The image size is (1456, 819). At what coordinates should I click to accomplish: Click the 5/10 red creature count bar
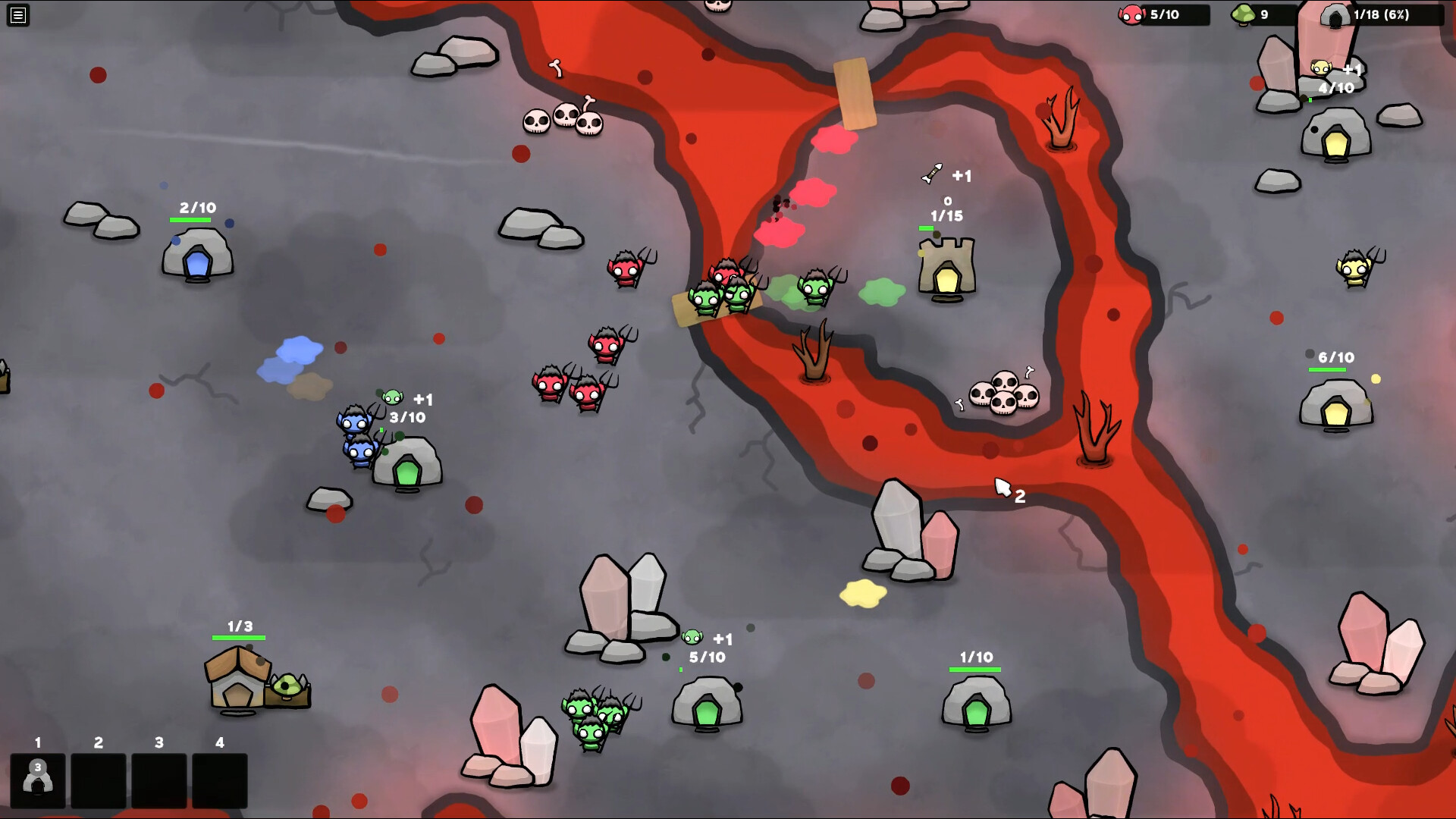point(1166,13)
